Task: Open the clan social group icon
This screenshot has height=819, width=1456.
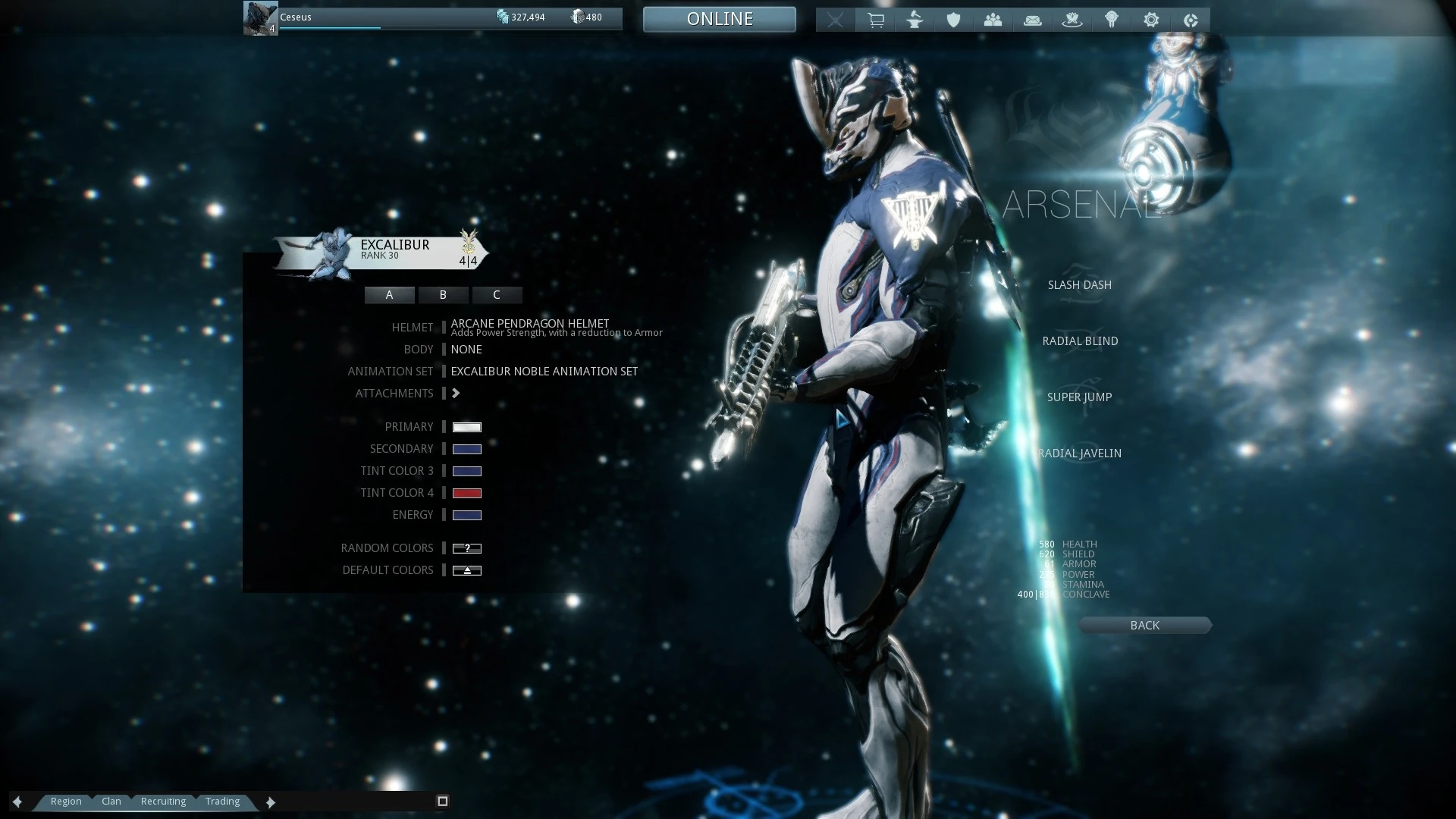Action: point(993,20)
